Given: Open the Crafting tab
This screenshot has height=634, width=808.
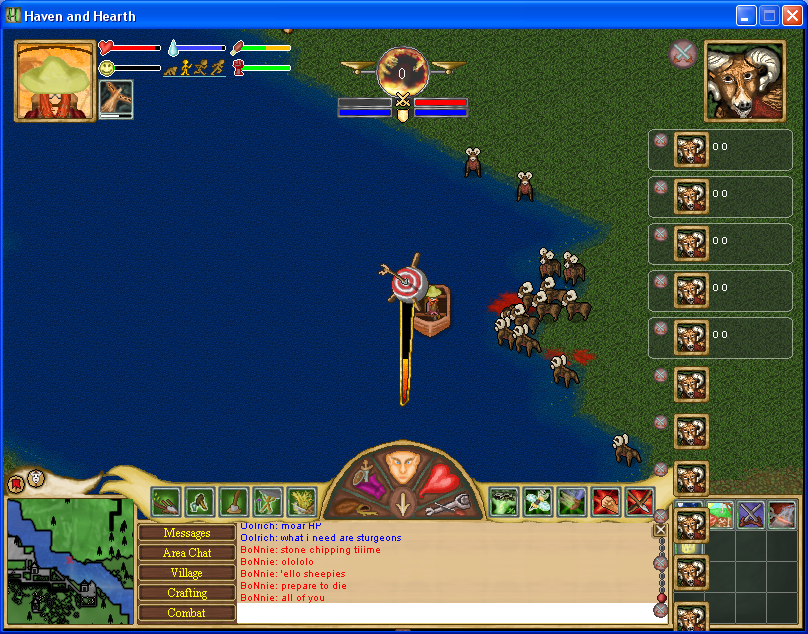Looking at the screenshot, I should 187,593.
